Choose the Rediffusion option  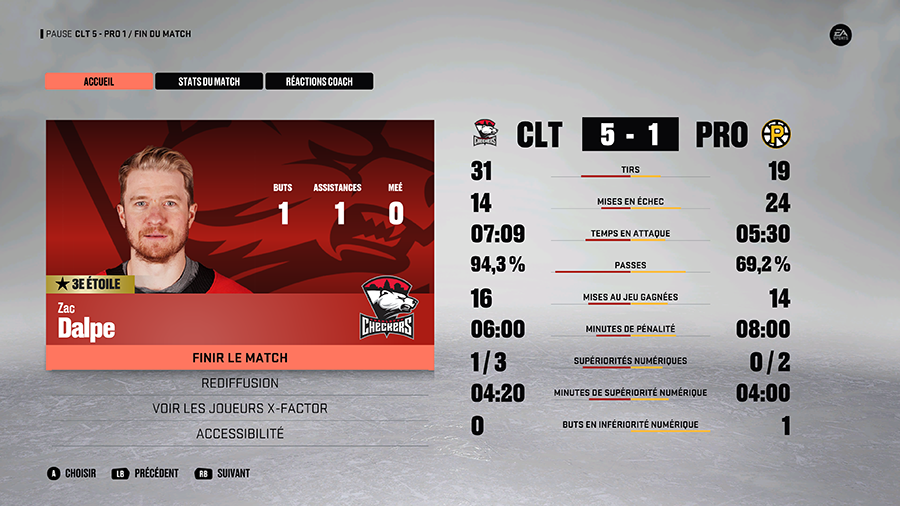(x=239, y=383)
